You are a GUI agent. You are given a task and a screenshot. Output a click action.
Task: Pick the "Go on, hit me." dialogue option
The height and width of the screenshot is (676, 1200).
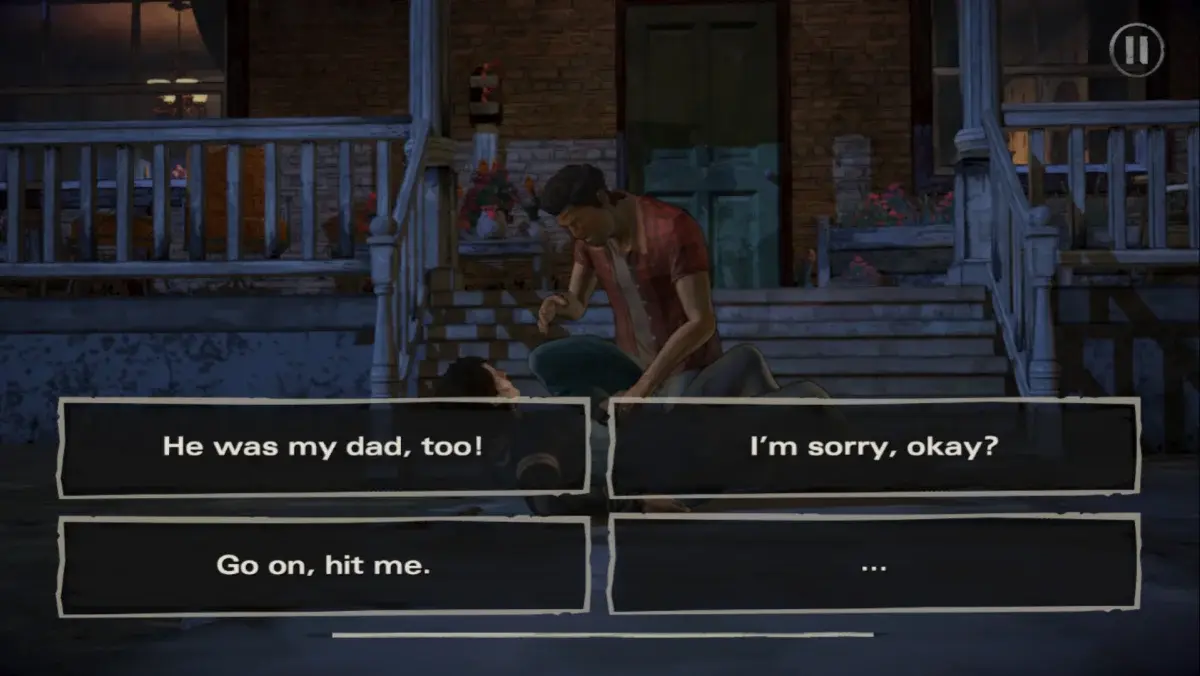tap(323, 565)
